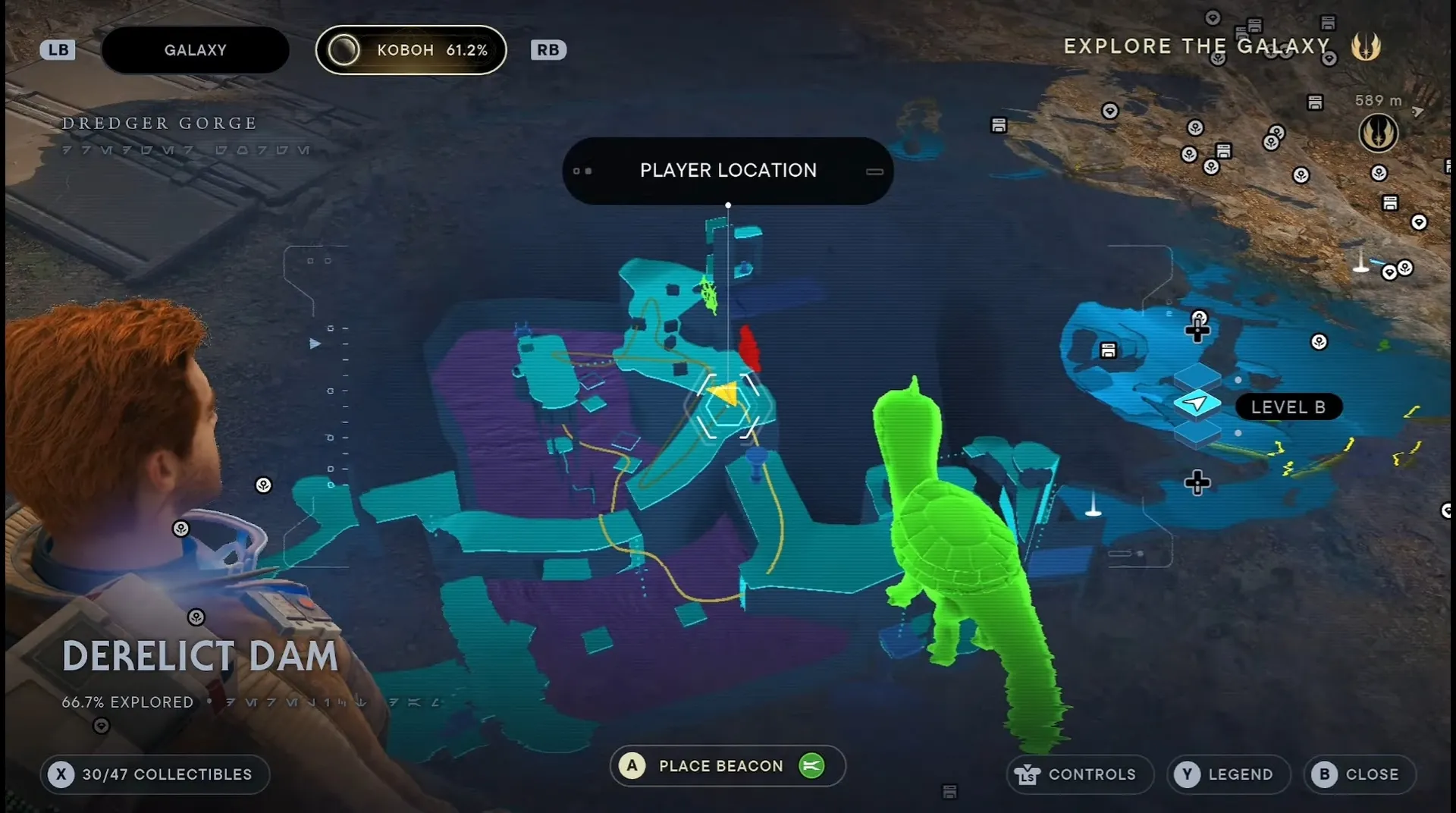Click the lower plus level-down control

1197,482
